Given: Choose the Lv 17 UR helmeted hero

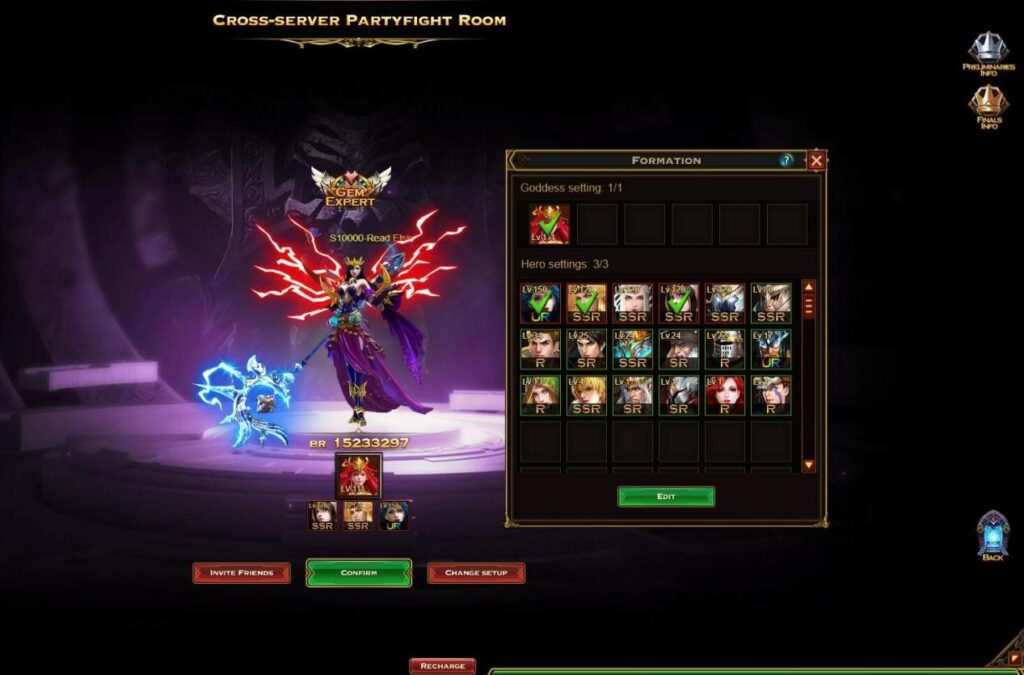Looking at the screenshot, I should (x=771, y=349).
